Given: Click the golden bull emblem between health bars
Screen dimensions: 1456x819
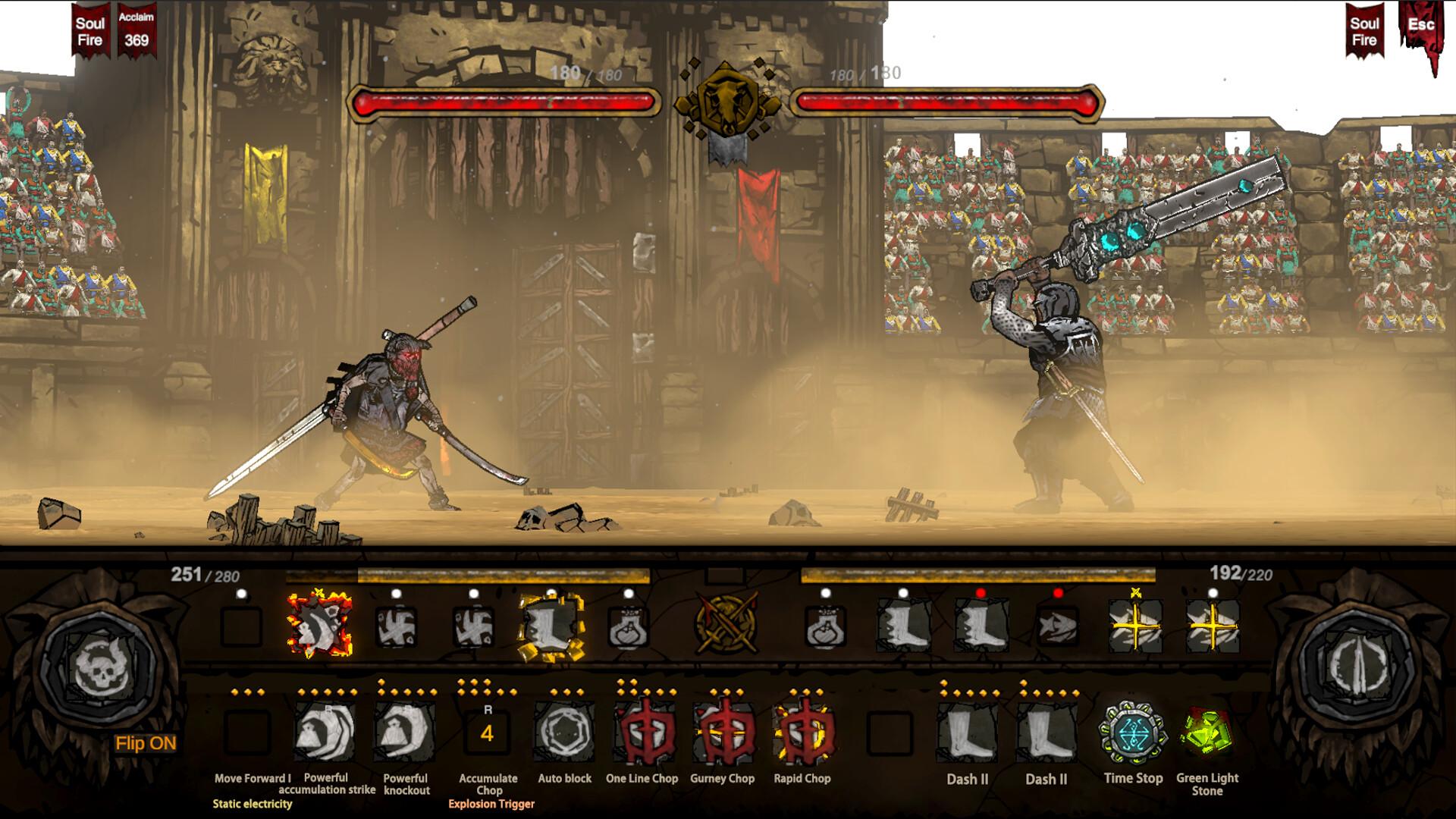Looking at the screenshot, I should coord(727,102).
